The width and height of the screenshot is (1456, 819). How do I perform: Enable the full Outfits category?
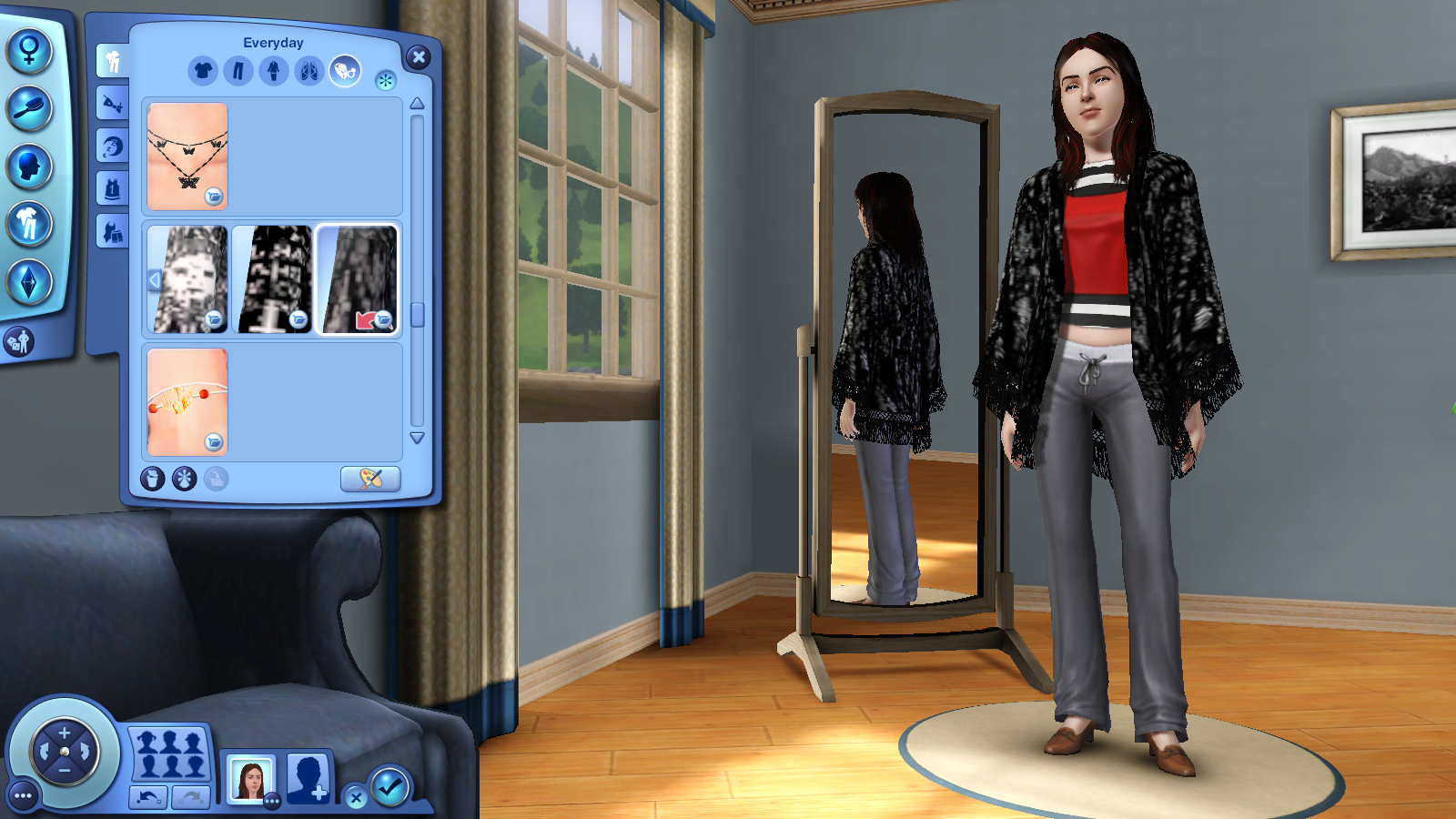pos(273,70)
